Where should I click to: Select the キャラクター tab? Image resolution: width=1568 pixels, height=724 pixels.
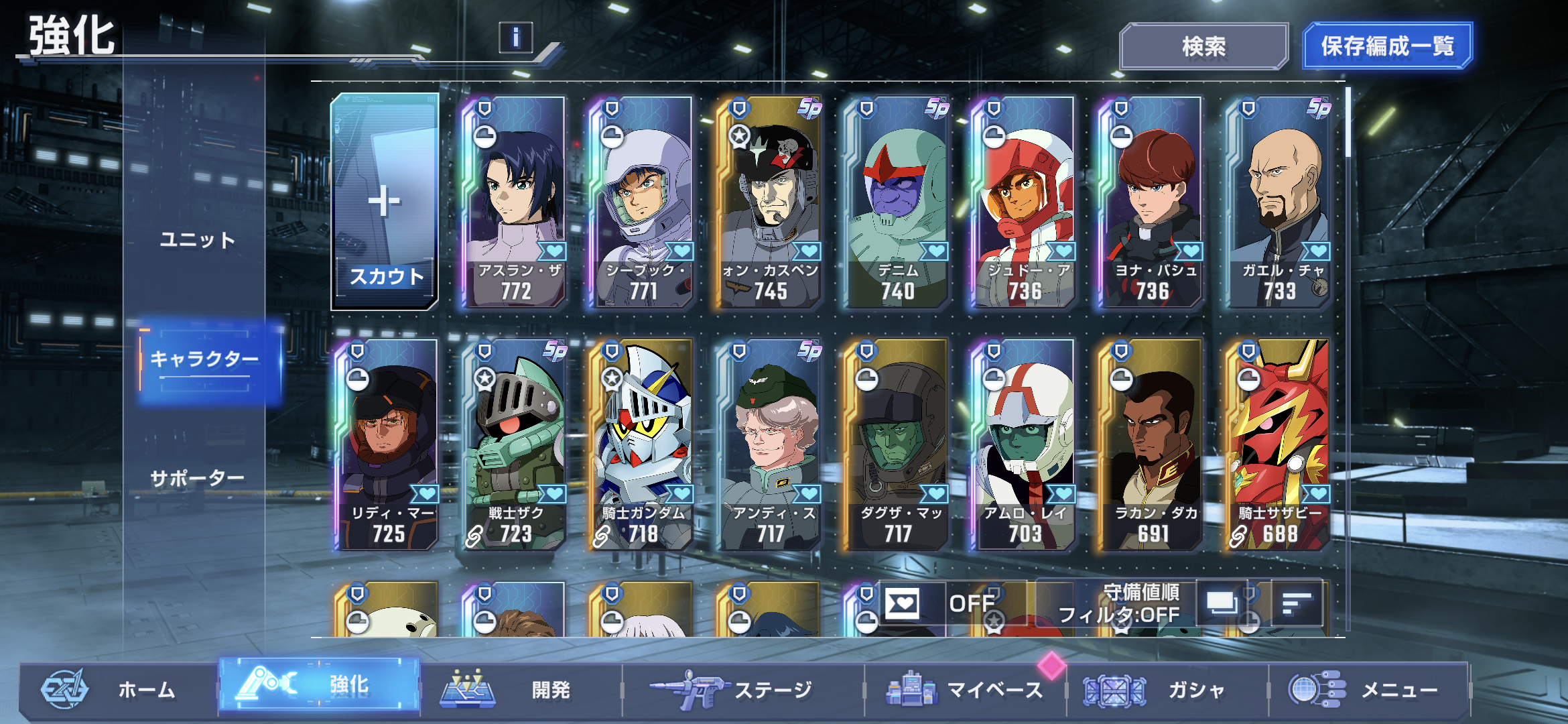(204, 359)
